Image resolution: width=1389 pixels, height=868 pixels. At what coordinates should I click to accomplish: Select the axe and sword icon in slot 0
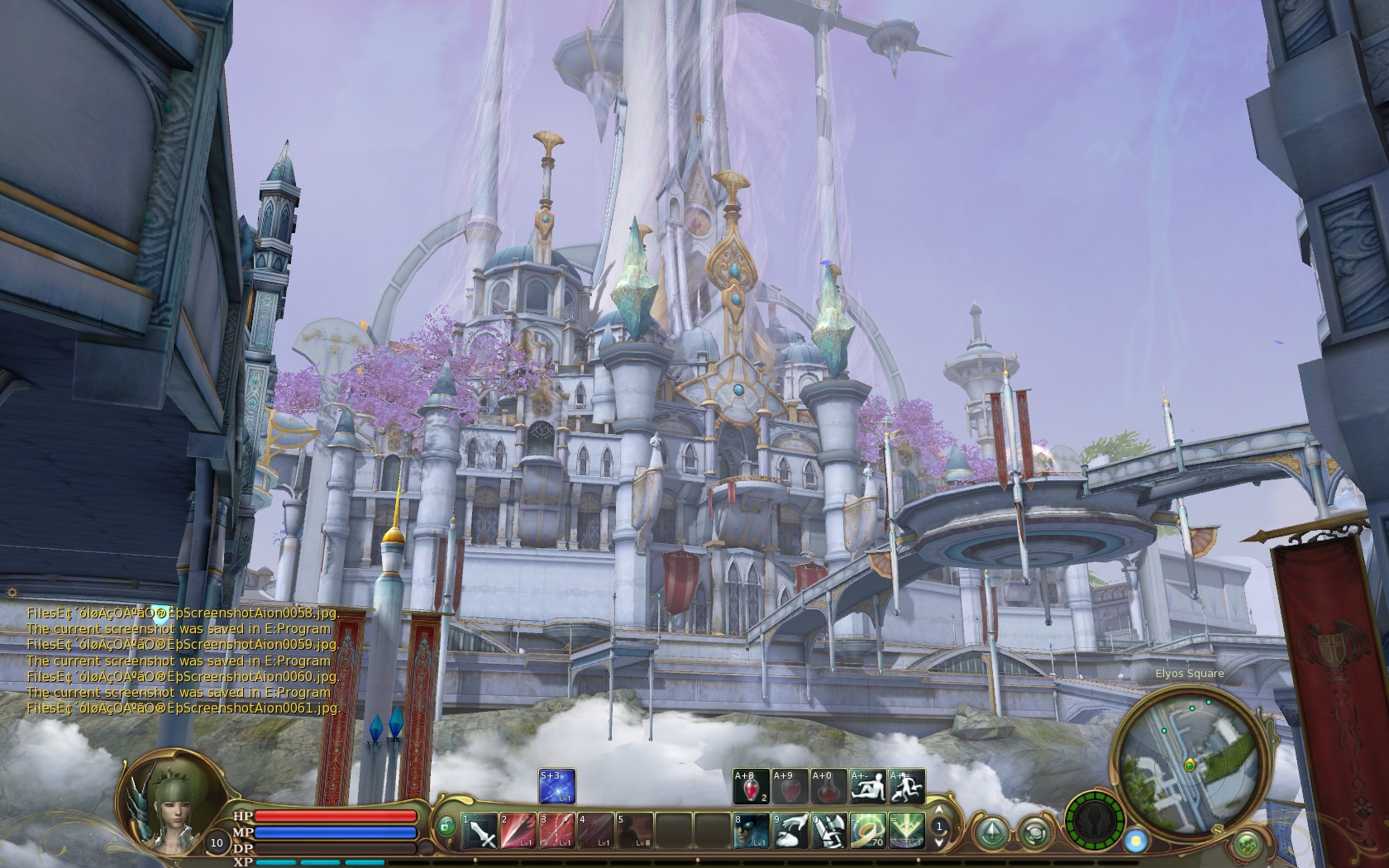click(828, 831)
